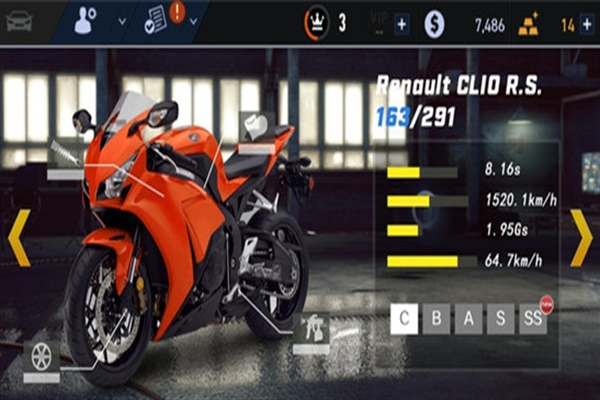Select the C class tab
The height and width of the screenshot is (400, 600).
[404, 320]
